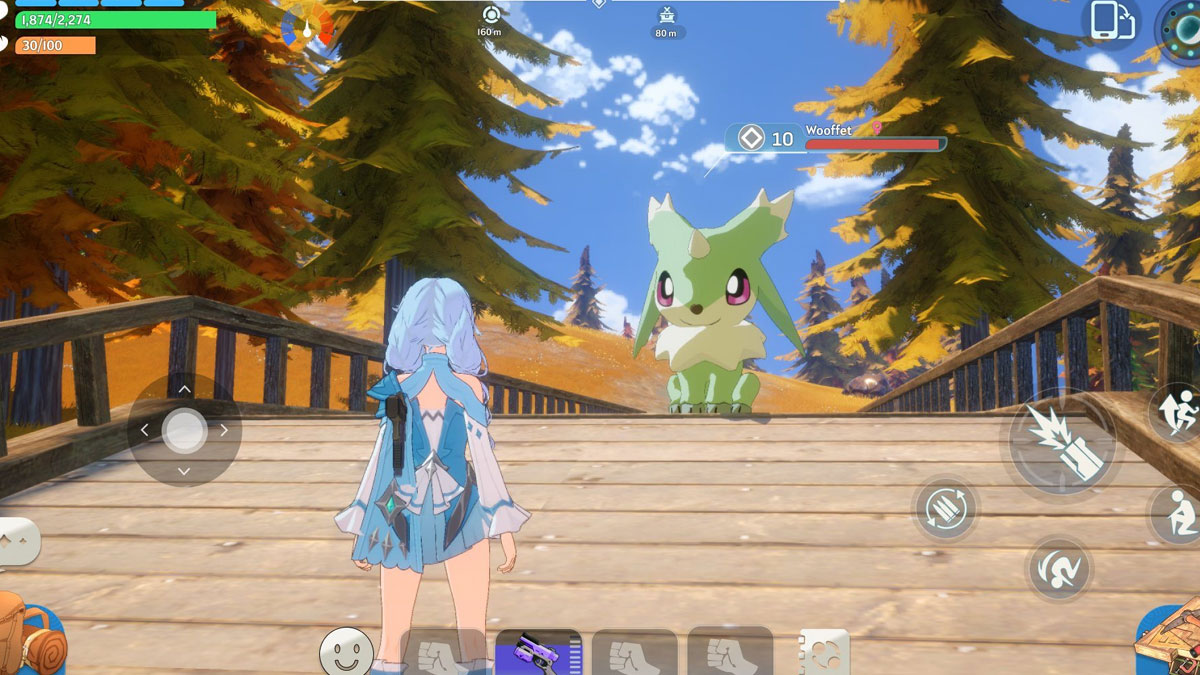
Task: Tap the fire weapon attack button
Action: pos(1062,443)
